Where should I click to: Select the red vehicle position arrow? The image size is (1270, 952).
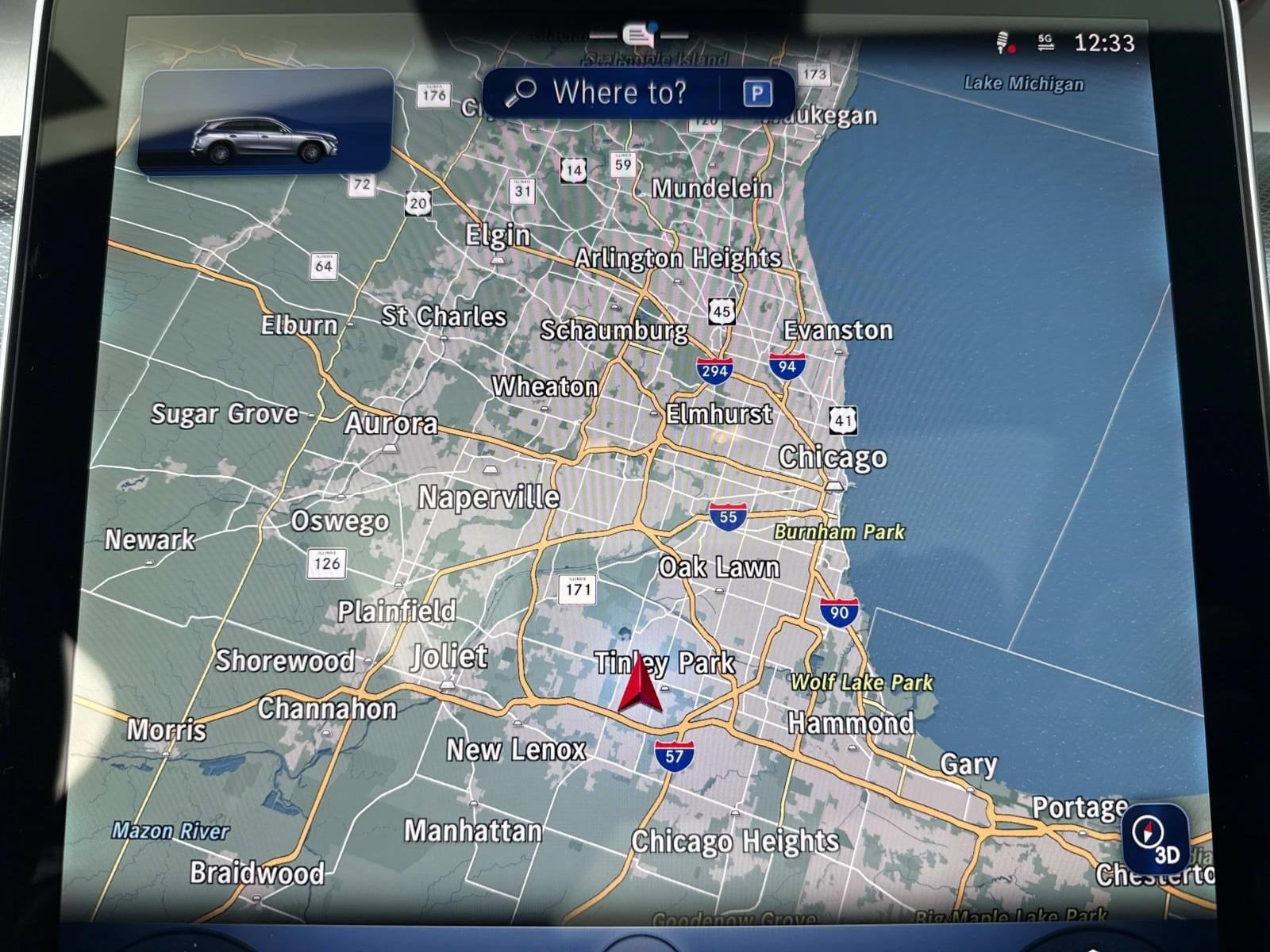point(640,685)
